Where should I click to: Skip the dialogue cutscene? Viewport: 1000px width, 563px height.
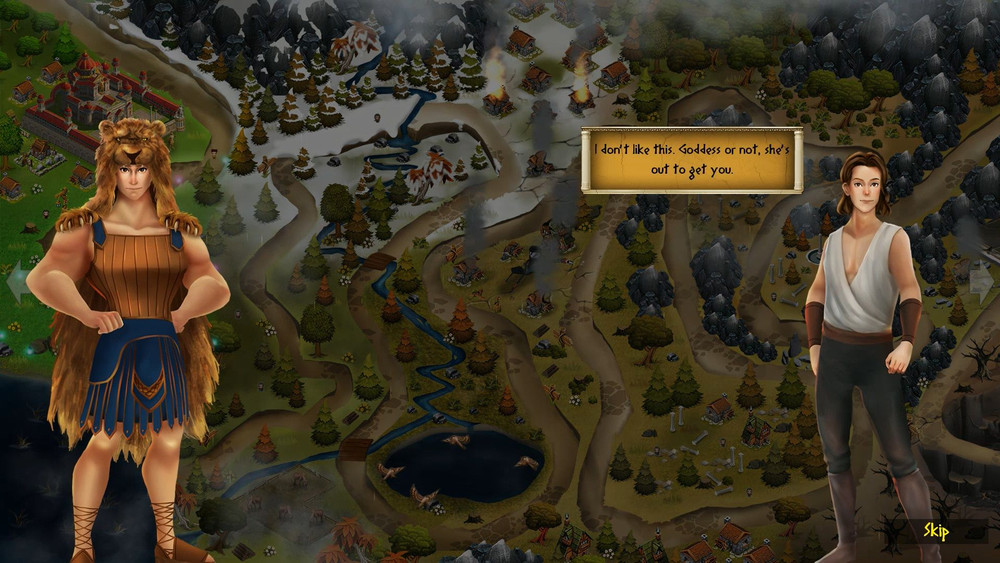tap(936, 530)
